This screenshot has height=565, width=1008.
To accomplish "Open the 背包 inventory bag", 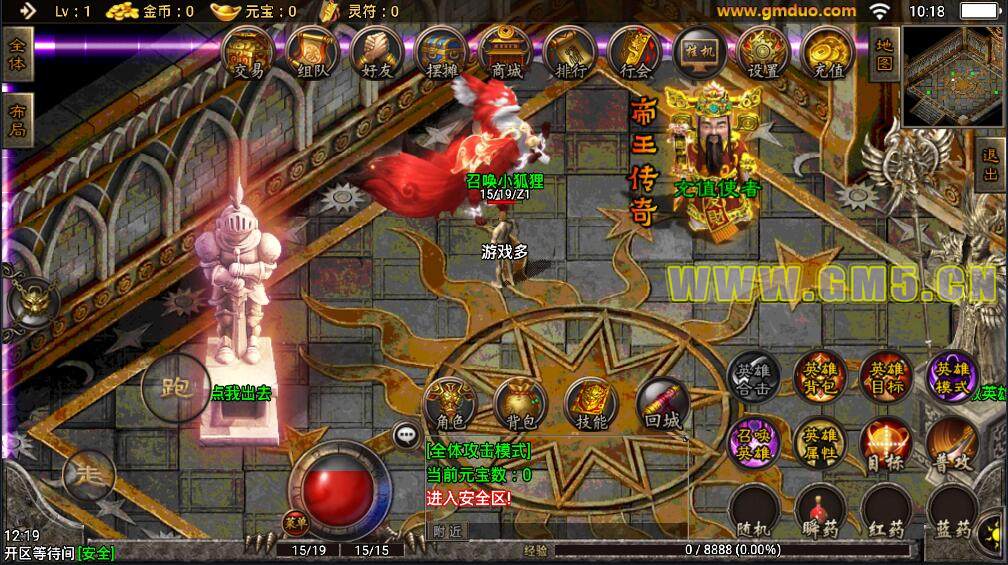I will (x=521, y=403).
